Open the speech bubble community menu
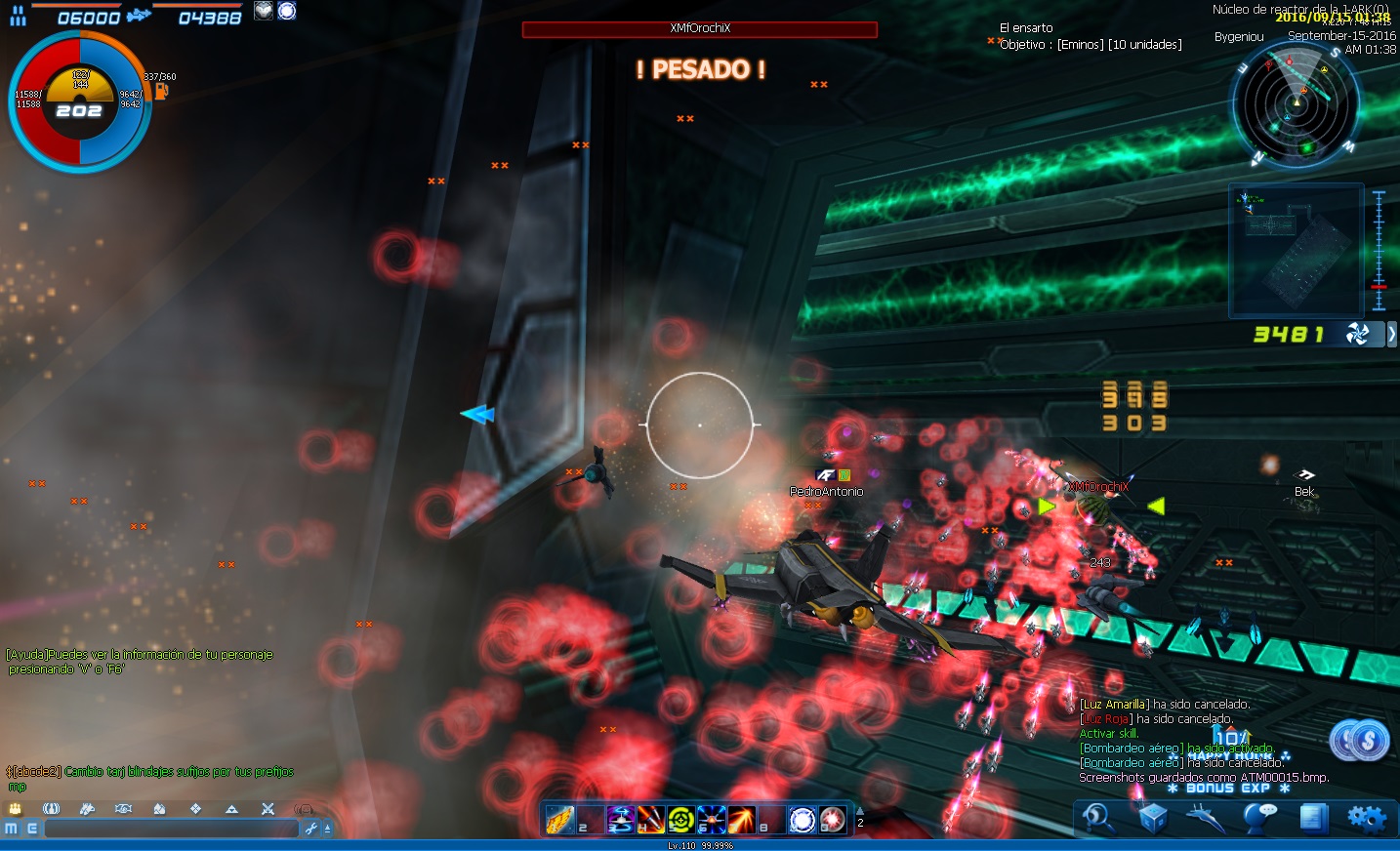Viewport: 1400px width, 851px height. [x=1259, y=818]
